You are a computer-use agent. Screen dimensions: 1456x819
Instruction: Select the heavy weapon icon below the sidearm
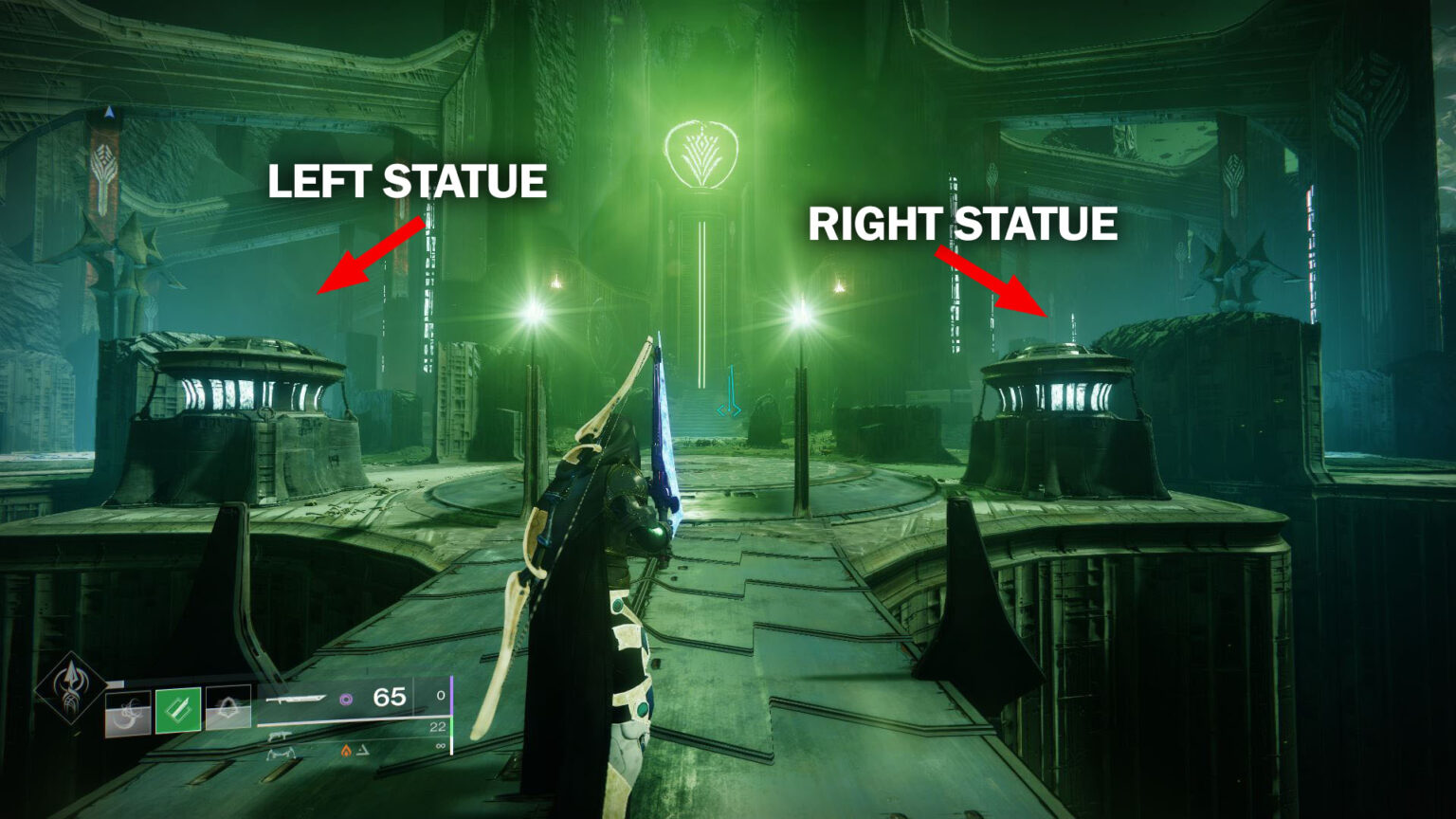point(282,754)
